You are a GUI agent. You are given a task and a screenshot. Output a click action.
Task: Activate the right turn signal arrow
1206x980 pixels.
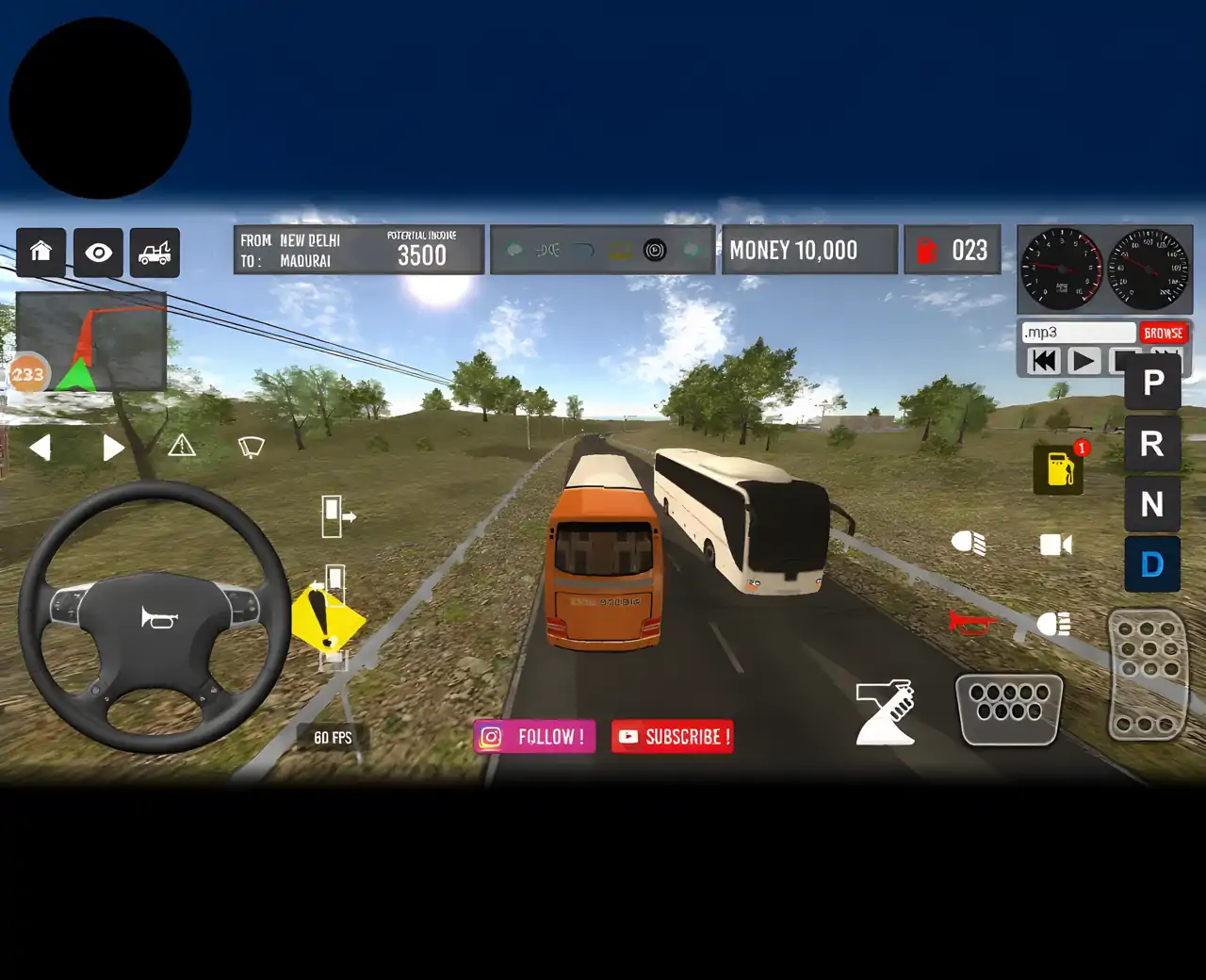tap(113, 448)
